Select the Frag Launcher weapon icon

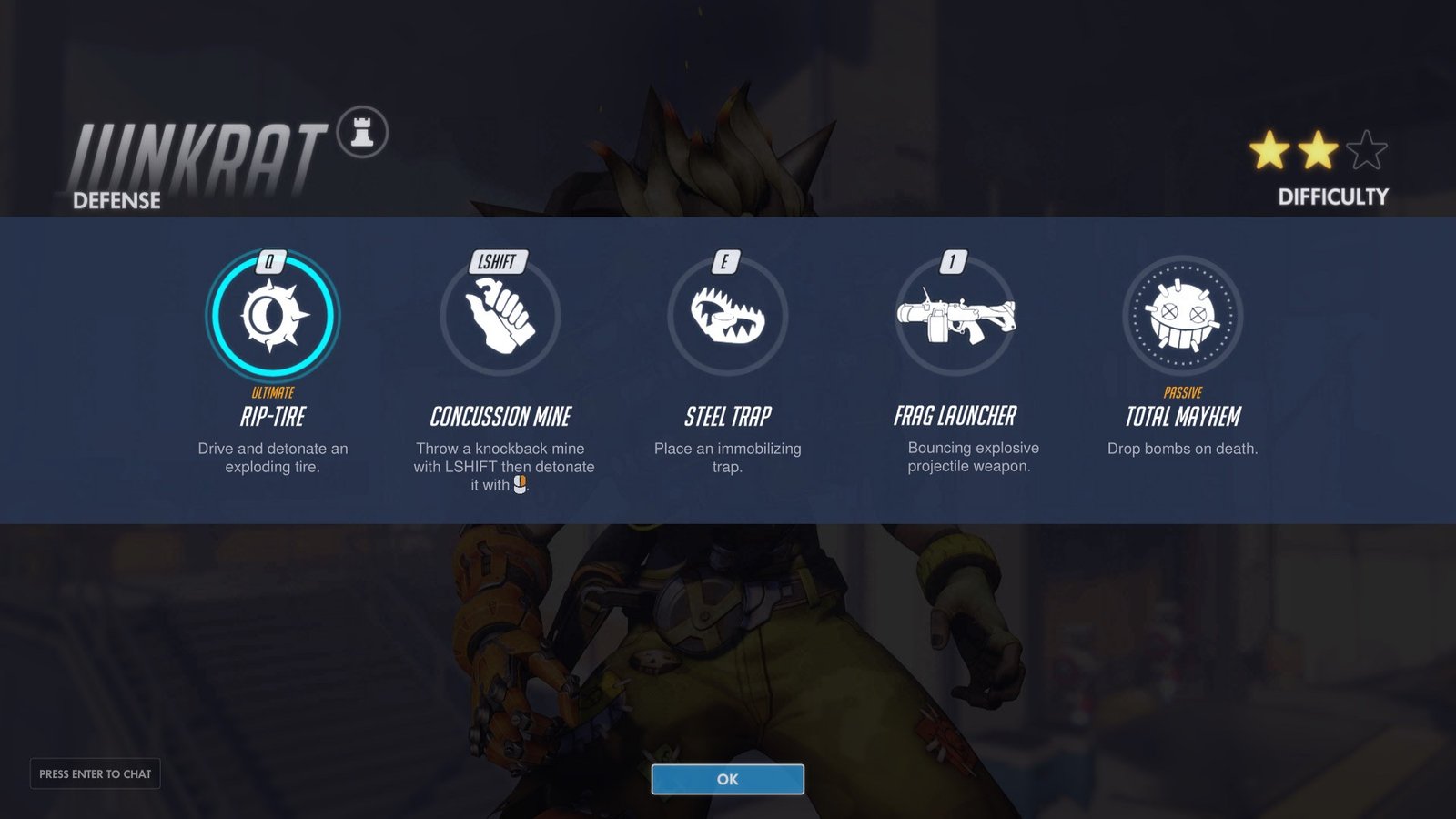955,317
